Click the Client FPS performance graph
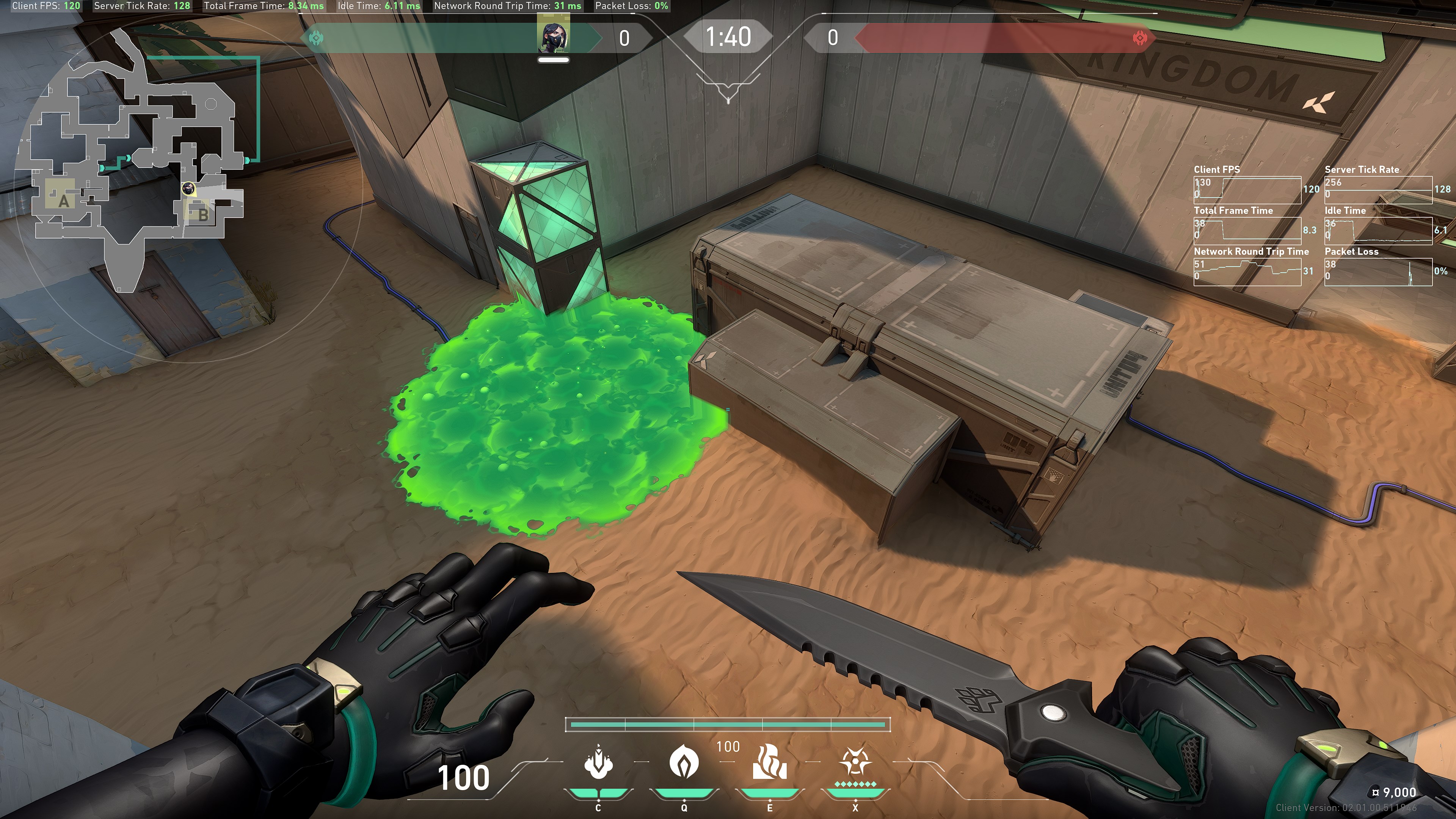The image size is (1456, 819). point(1247,190)
